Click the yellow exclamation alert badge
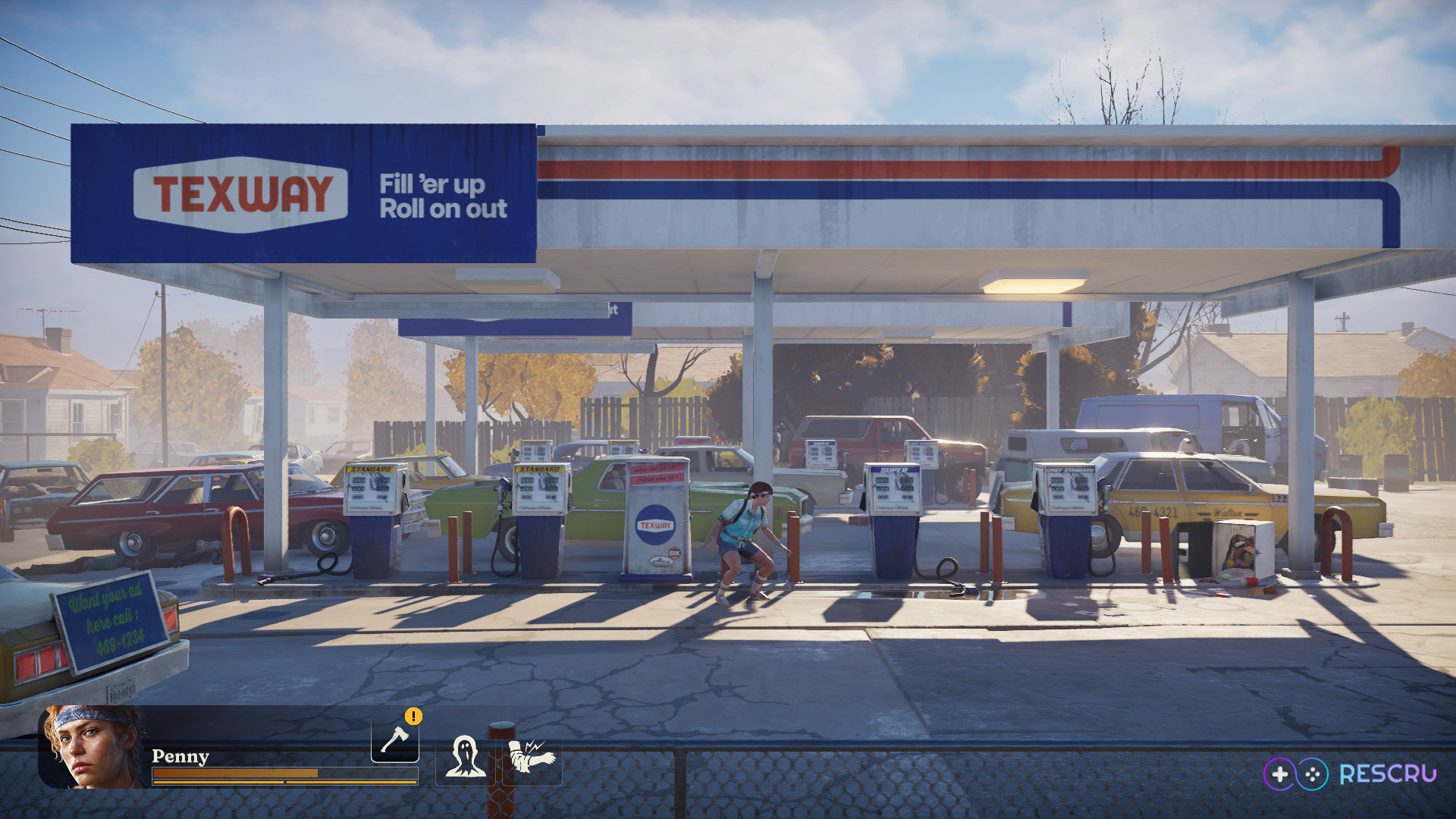 [x=413, y=716]
